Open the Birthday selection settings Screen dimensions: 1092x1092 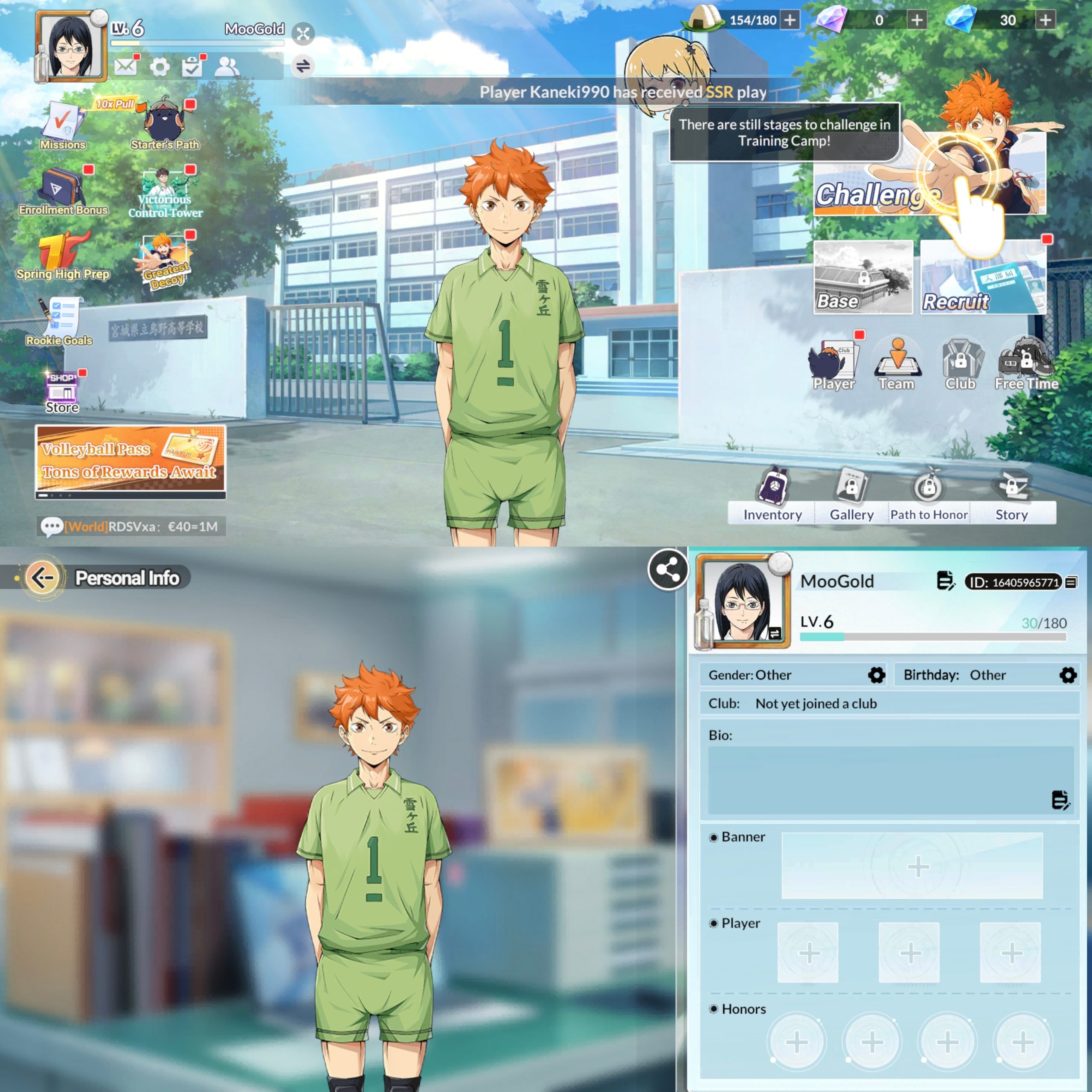(1068, 675)
